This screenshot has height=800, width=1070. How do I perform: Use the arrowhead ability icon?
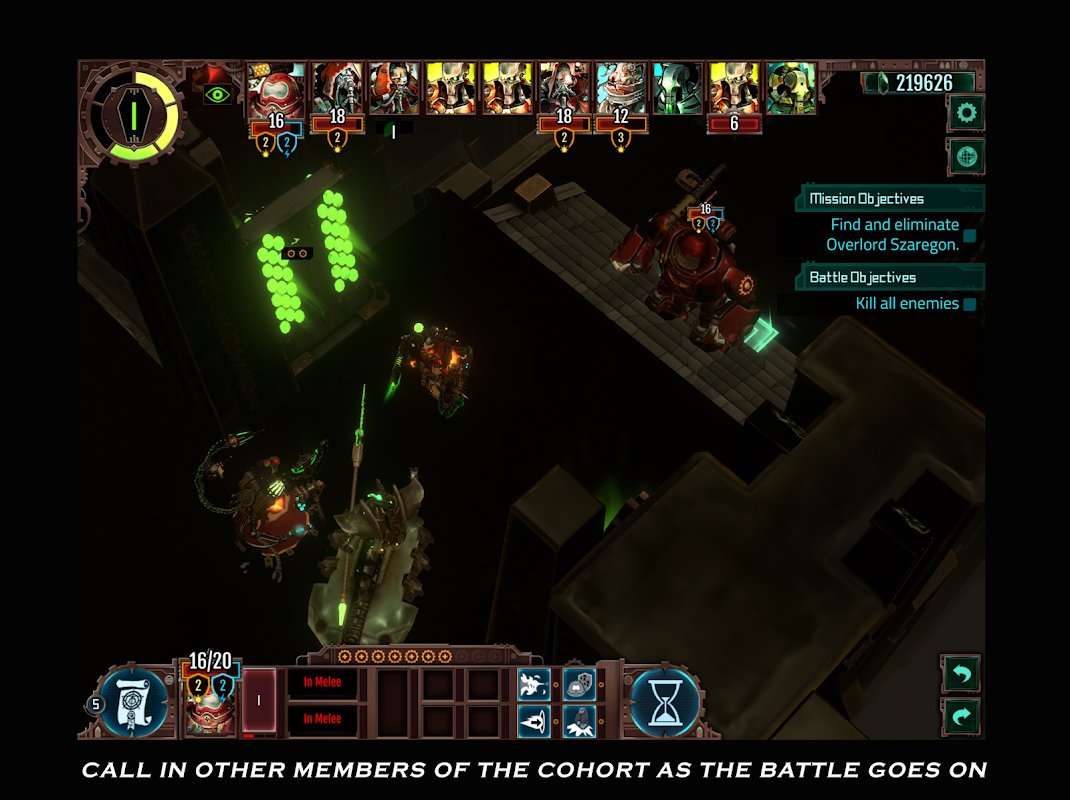click(x=533, y=720)
